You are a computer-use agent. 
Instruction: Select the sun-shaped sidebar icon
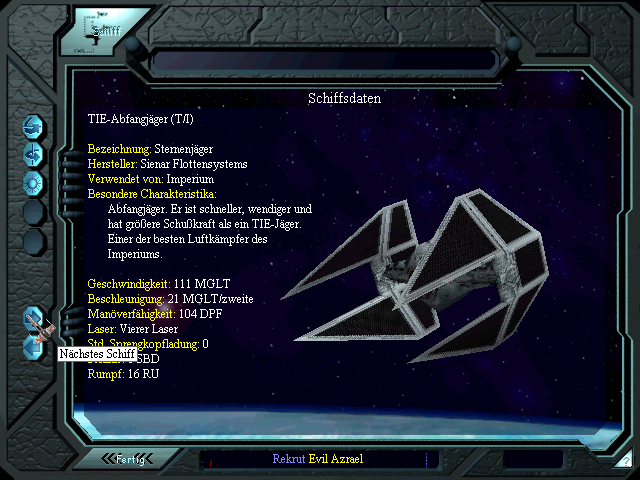[x=34, y=182]
